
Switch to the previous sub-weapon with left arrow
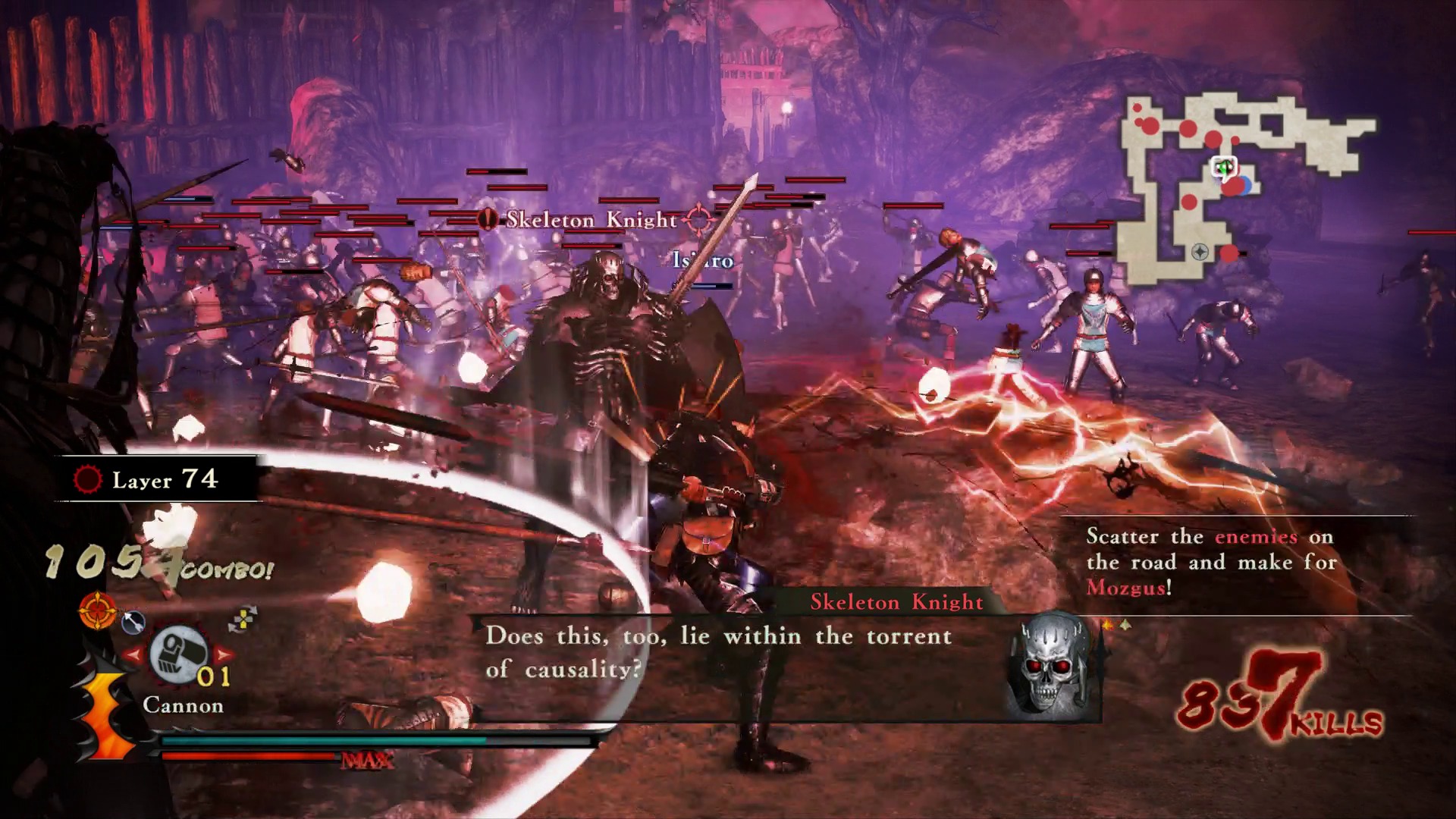click(133, 654)
